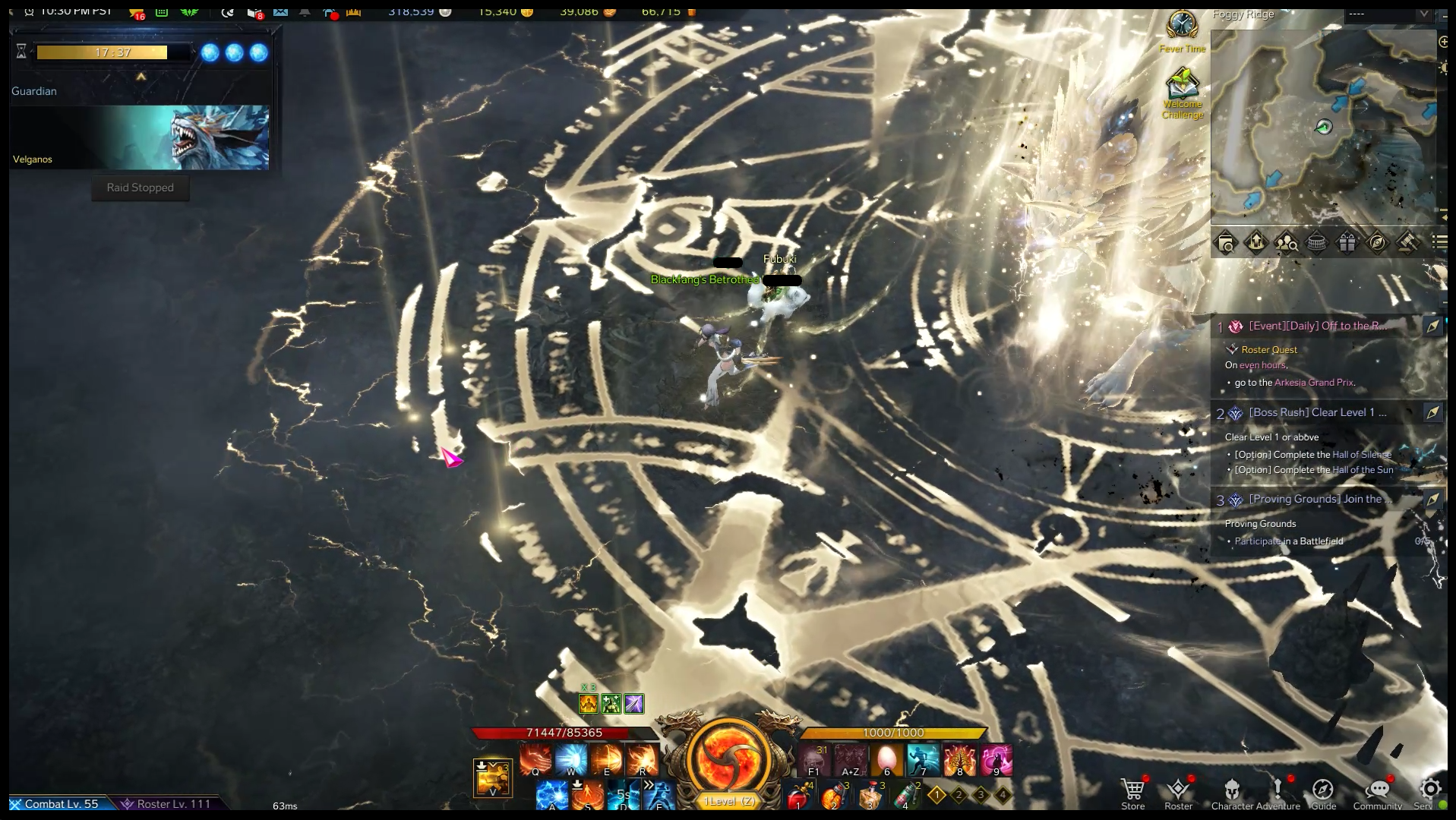Open the Fever Time event icon
Viewport: 1456px width, 820px height.
[x=1182, y=26]
